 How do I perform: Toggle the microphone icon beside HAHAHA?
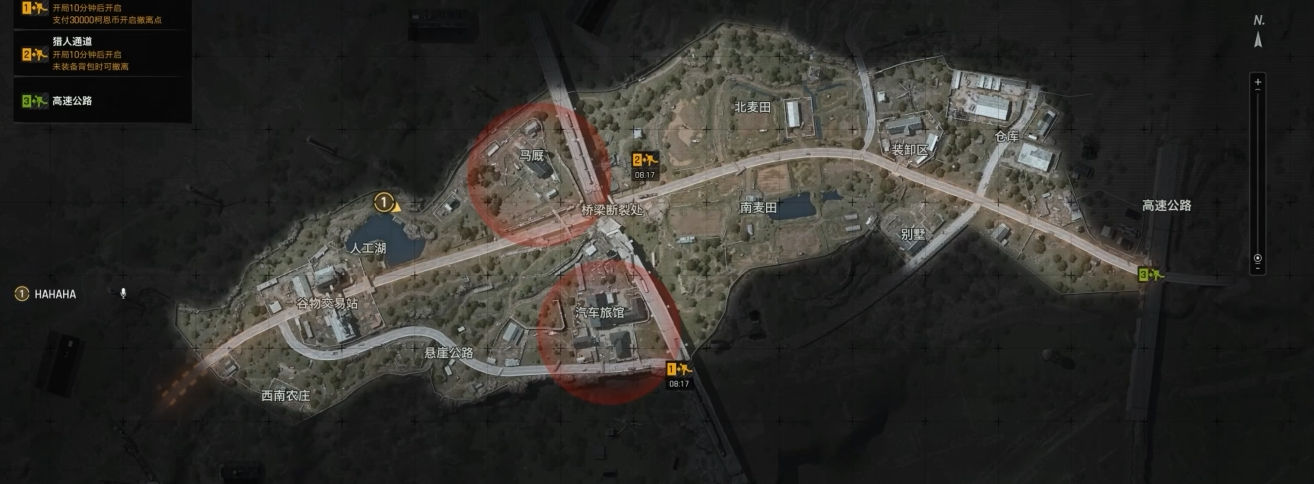(123, 294)
